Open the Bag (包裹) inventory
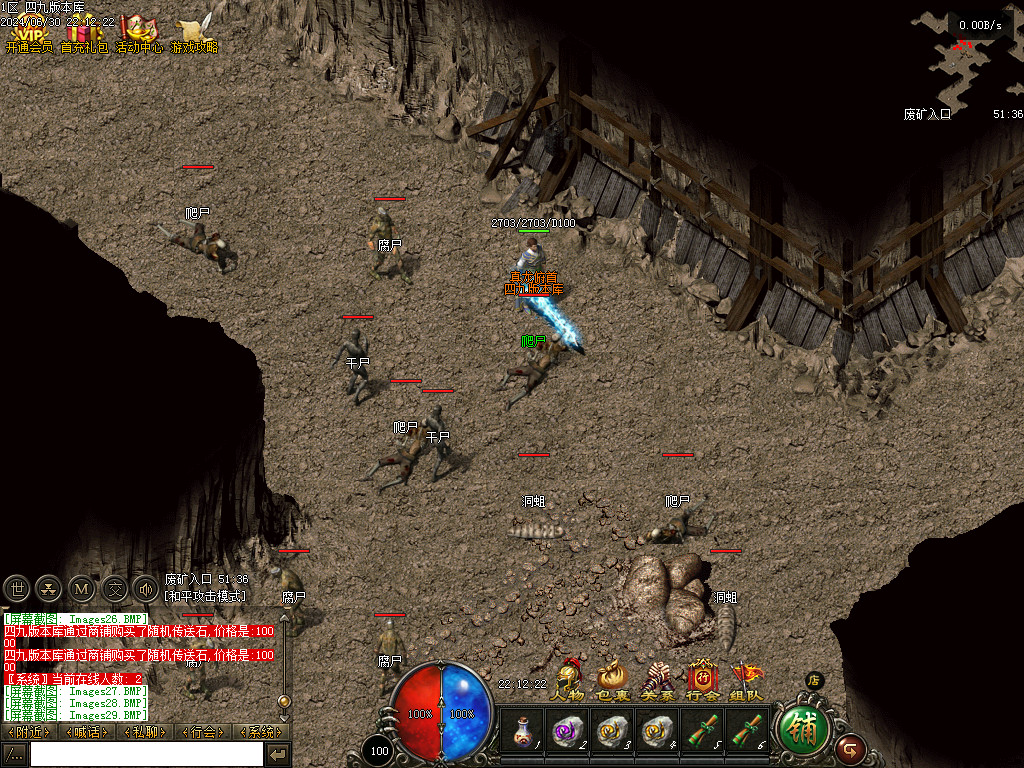The height and width of the screenshot is (768, 1024). tap(612, 679)
